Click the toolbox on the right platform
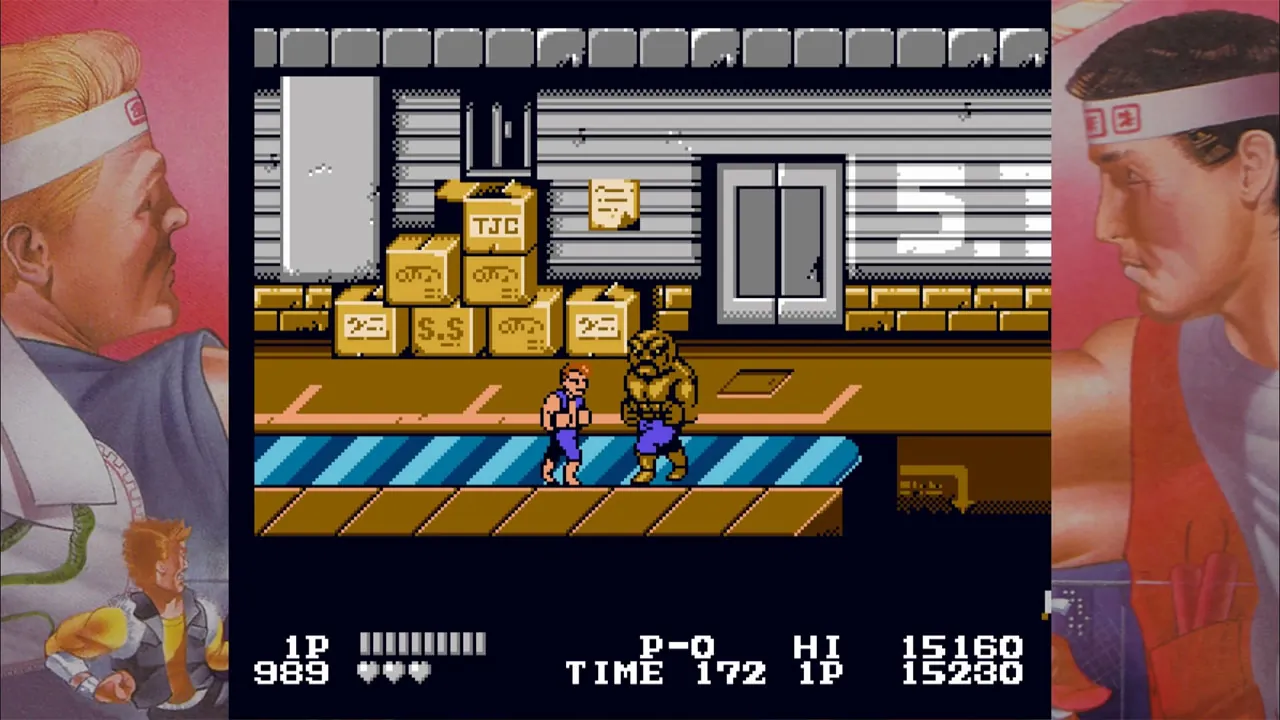 (930, 485)
